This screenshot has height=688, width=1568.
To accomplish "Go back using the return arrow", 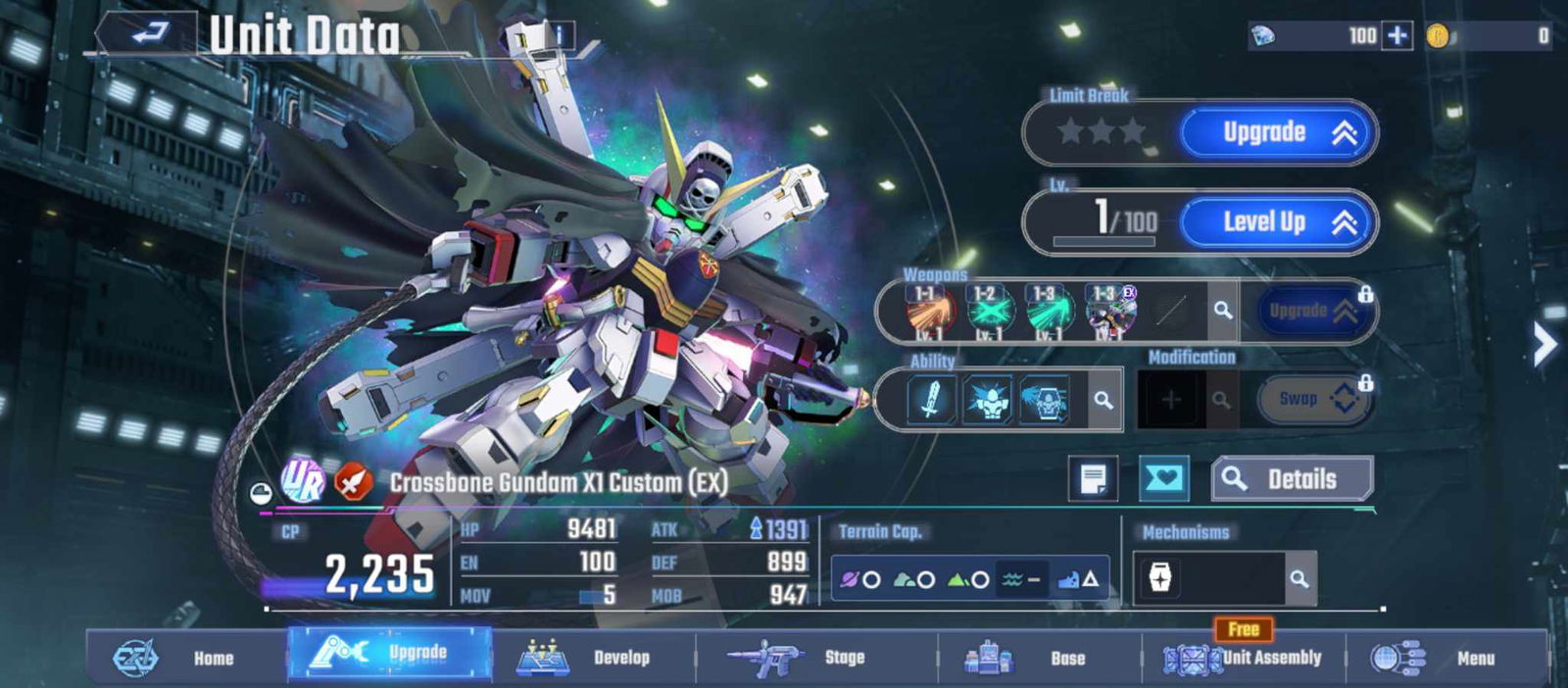I will click(x=150, y=35).
